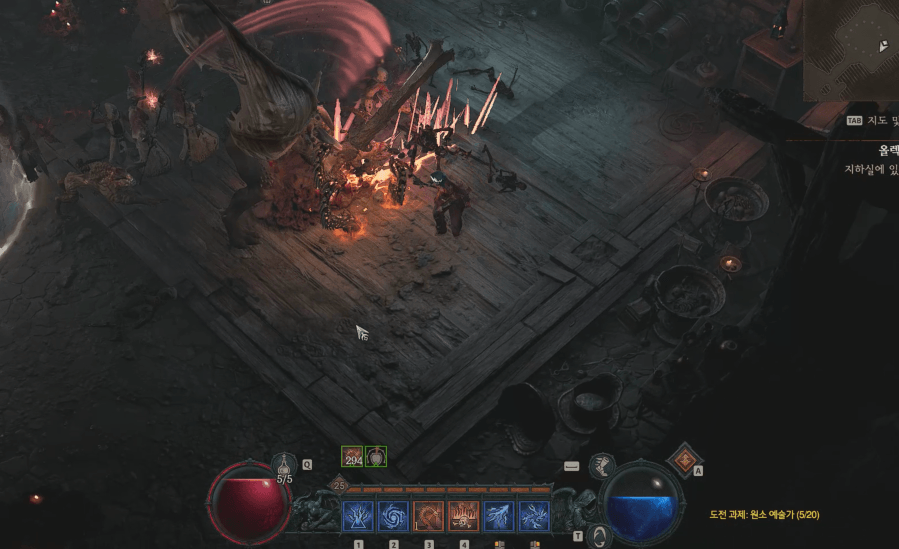Image resolution: width=899 pixels, height=549 pixels.
Task: Use the healing potion flask icon
Action: 285,465
